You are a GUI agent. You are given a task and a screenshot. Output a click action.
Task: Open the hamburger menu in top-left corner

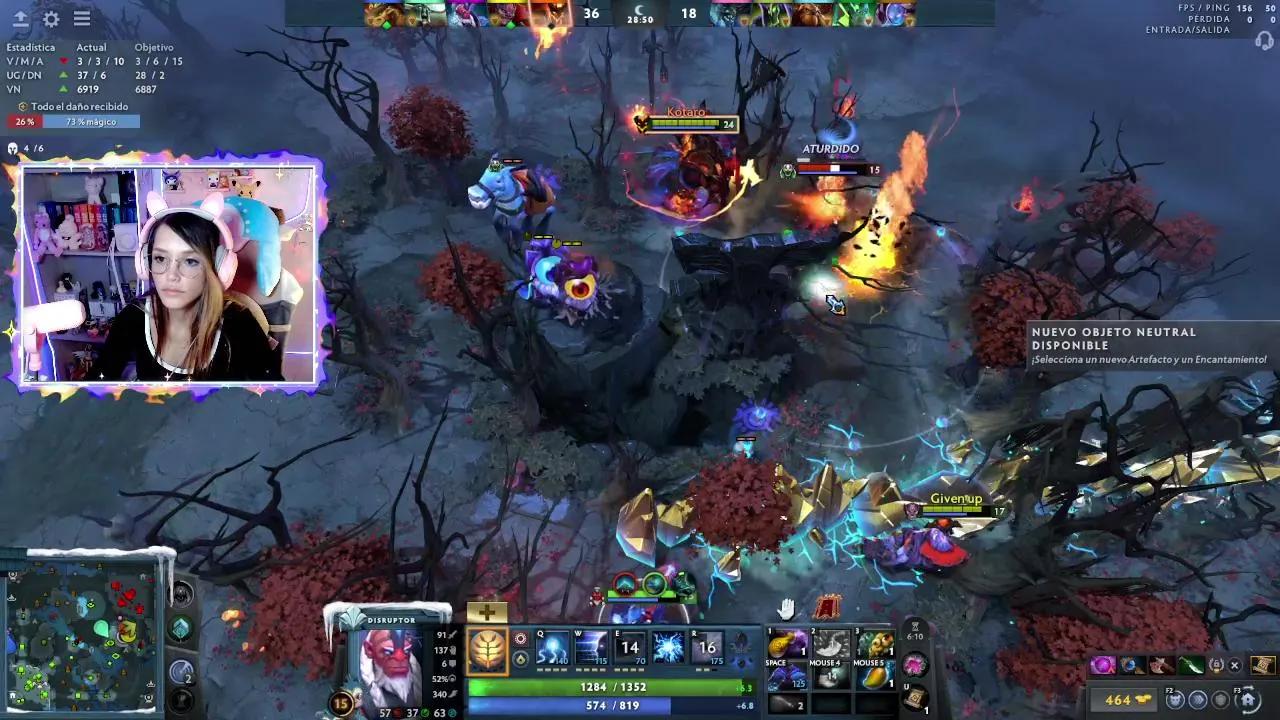[83, 18]
